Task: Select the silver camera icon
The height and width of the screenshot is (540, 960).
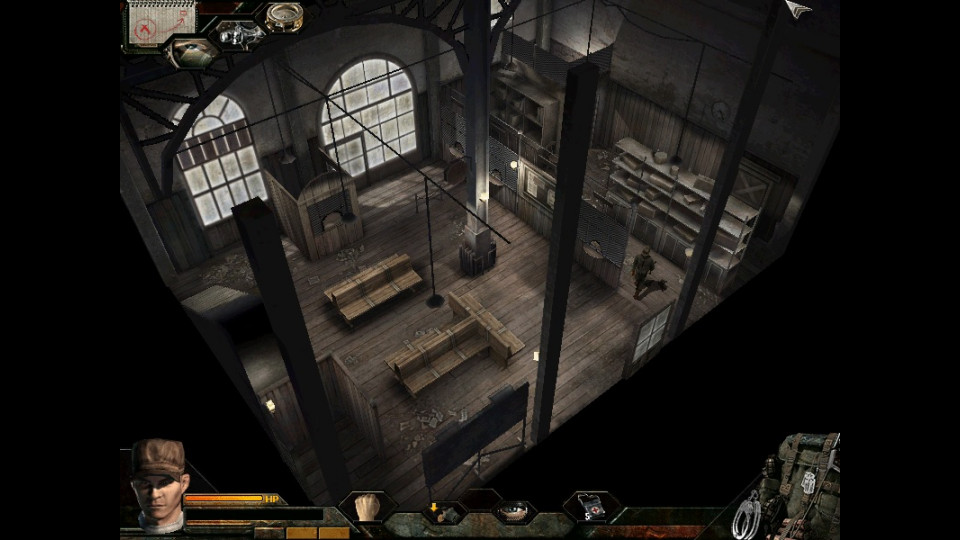Action: (x=238, y=35)
